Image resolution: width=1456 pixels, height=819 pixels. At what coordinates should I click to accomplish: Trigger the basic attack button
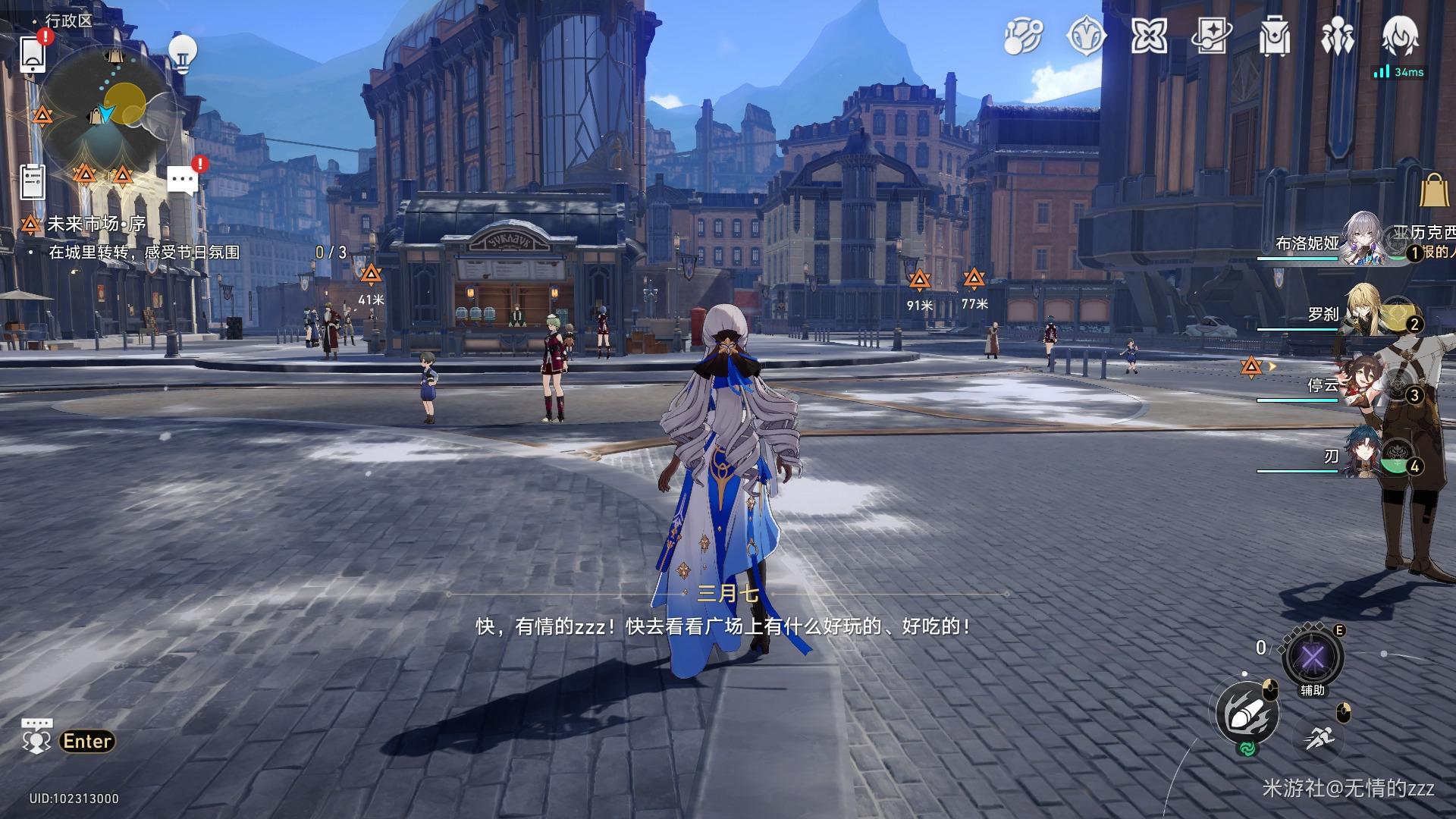(x=1247, y=714)
